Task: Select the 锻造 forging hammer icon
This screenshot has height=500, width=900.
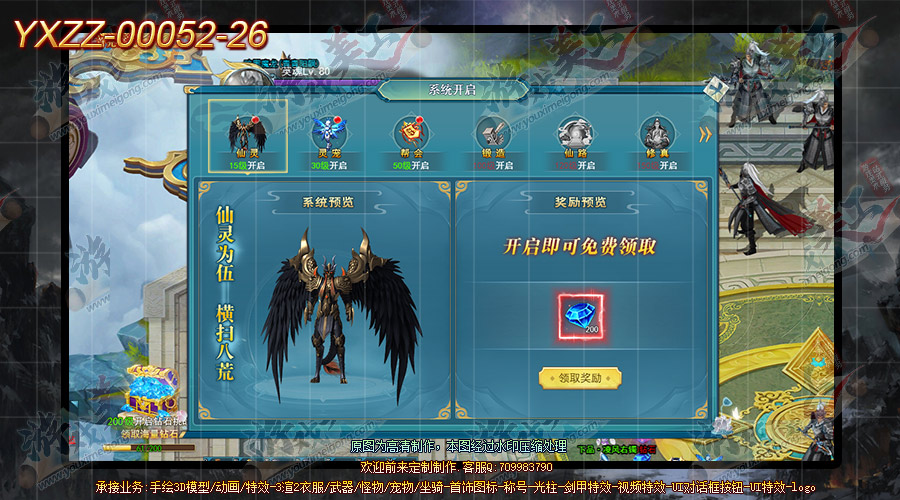Action: [493, 134]
